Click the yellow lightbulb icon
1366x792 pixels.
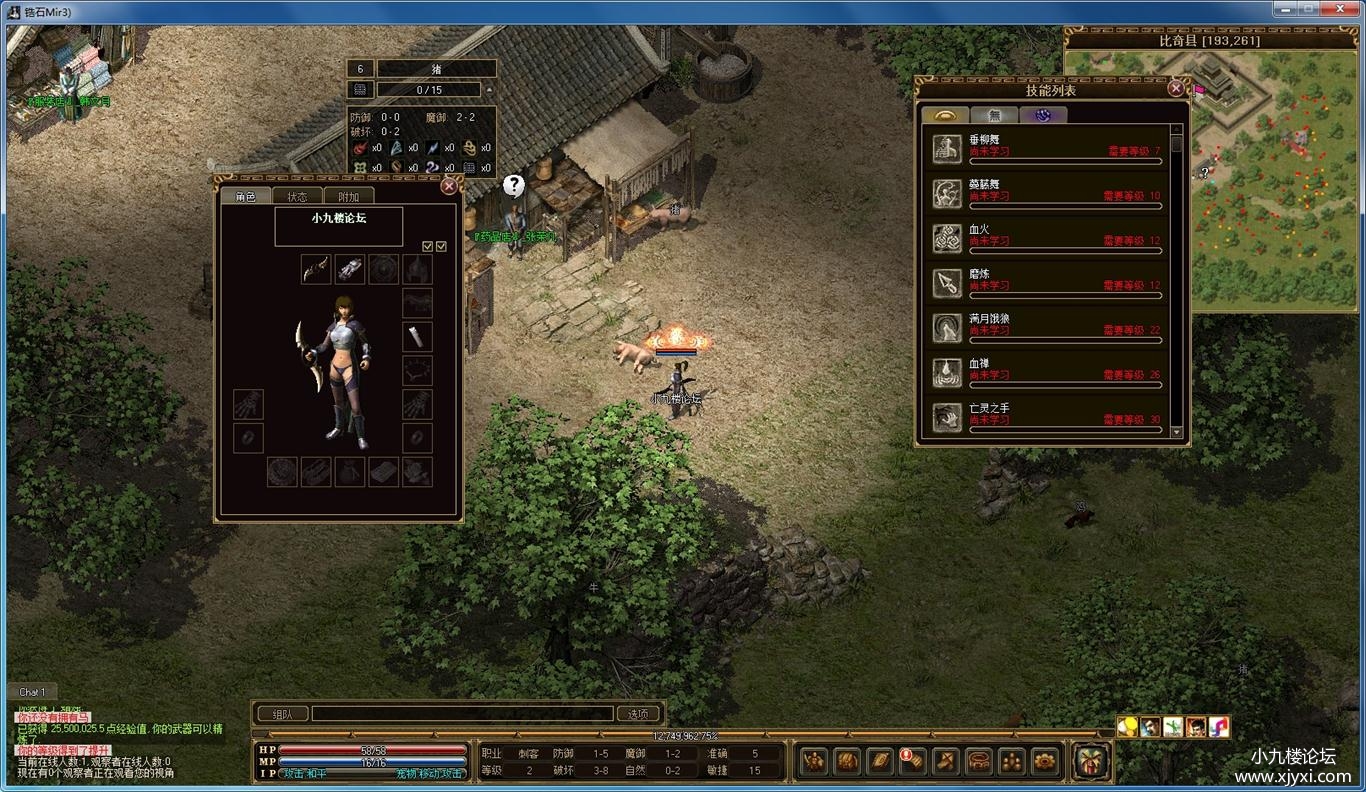coord(1128,727)
